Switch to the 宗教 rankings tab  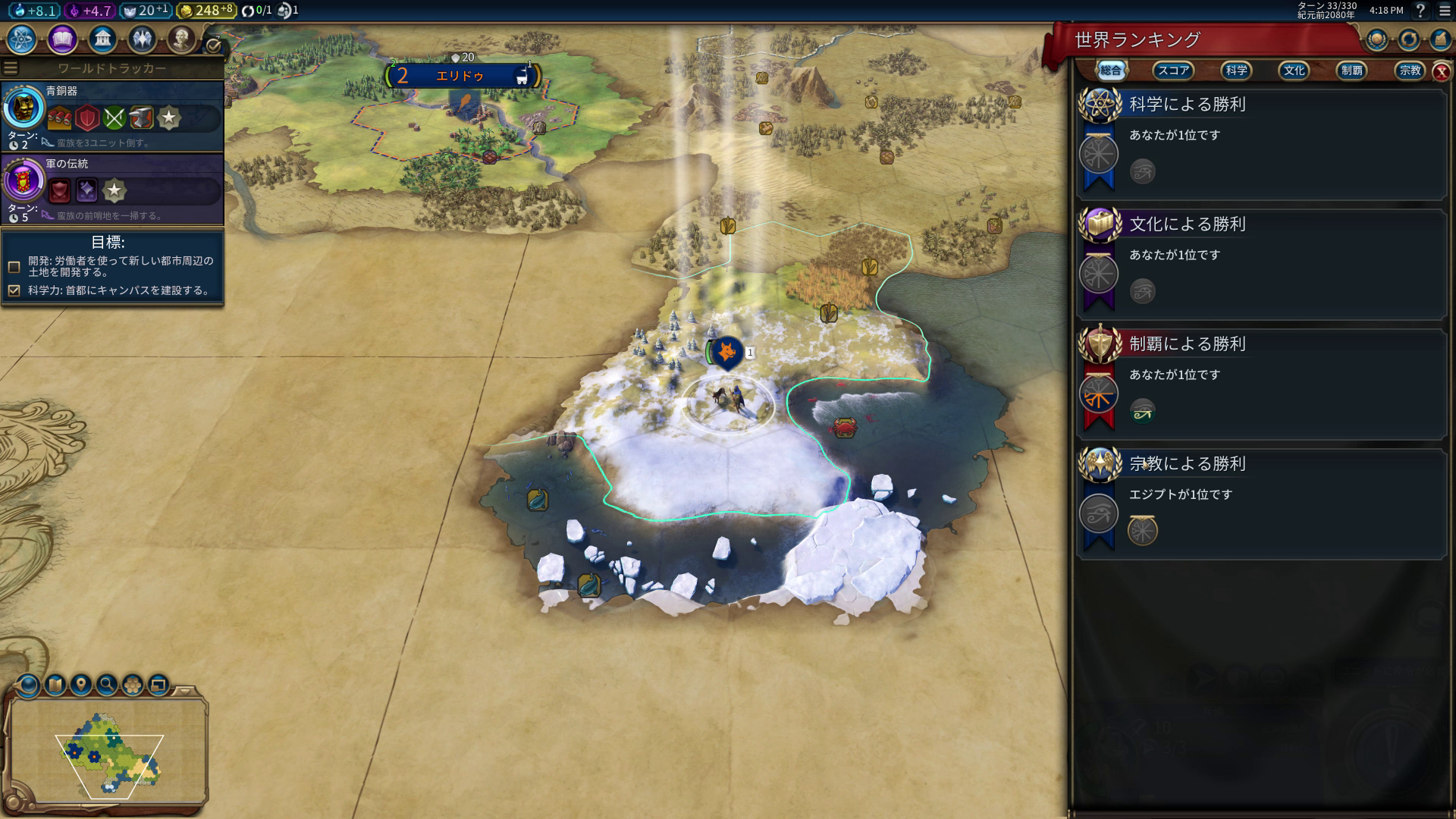click(1410, 71)
